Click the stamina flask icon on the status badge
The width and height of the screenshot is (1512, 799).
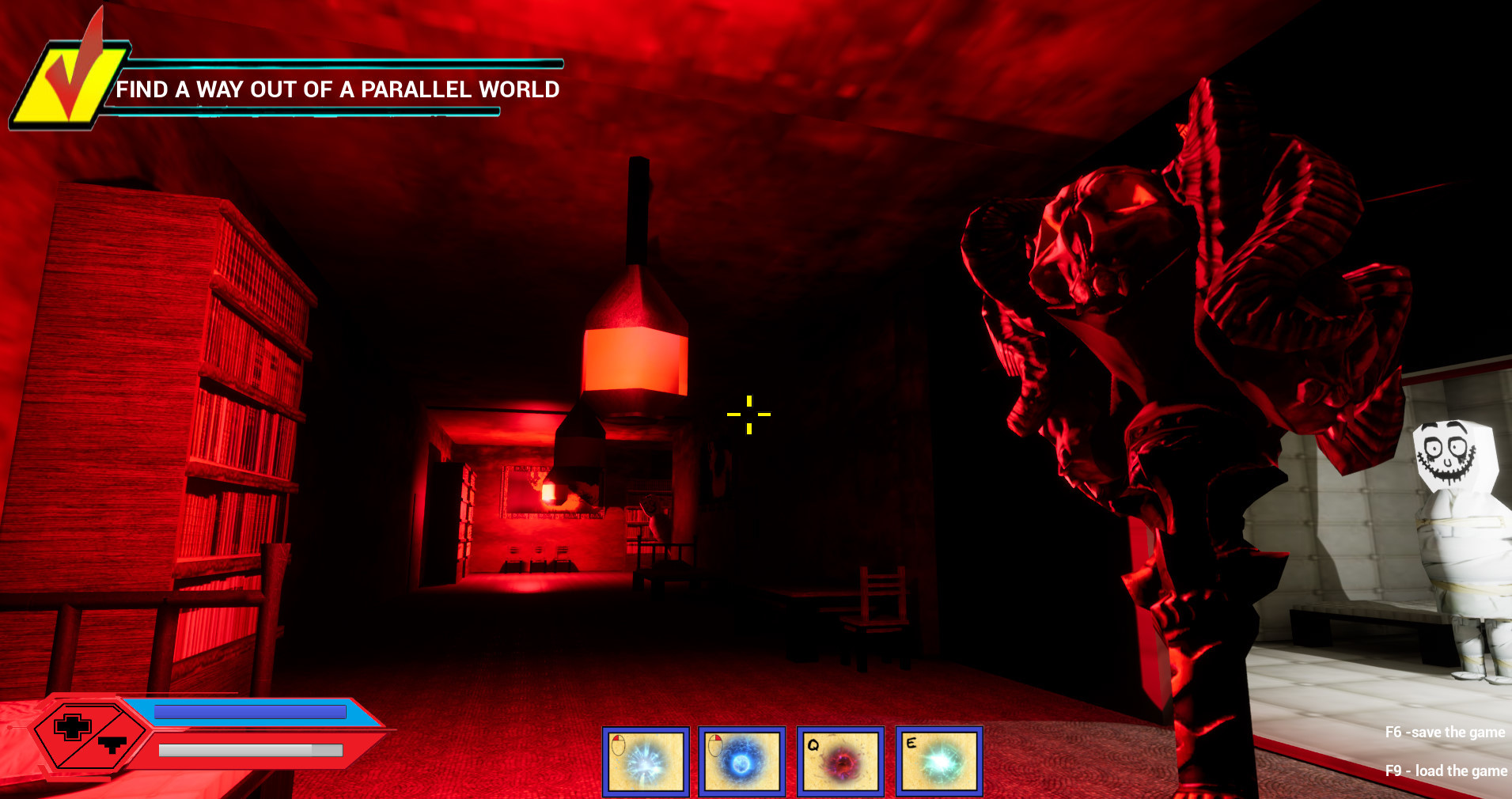(112, 744)
